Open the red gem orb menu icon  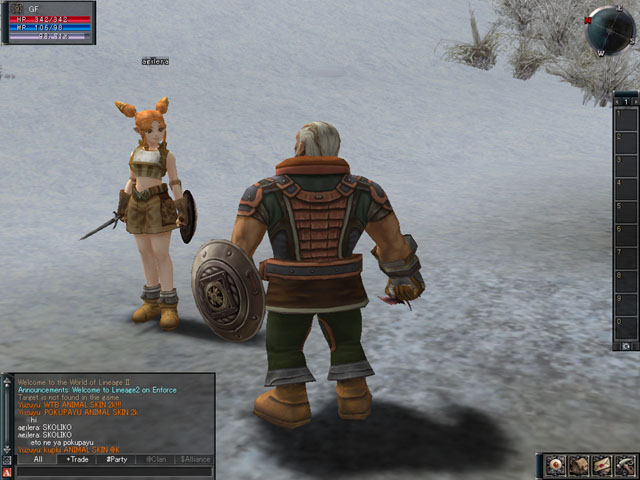click(556, 465)
